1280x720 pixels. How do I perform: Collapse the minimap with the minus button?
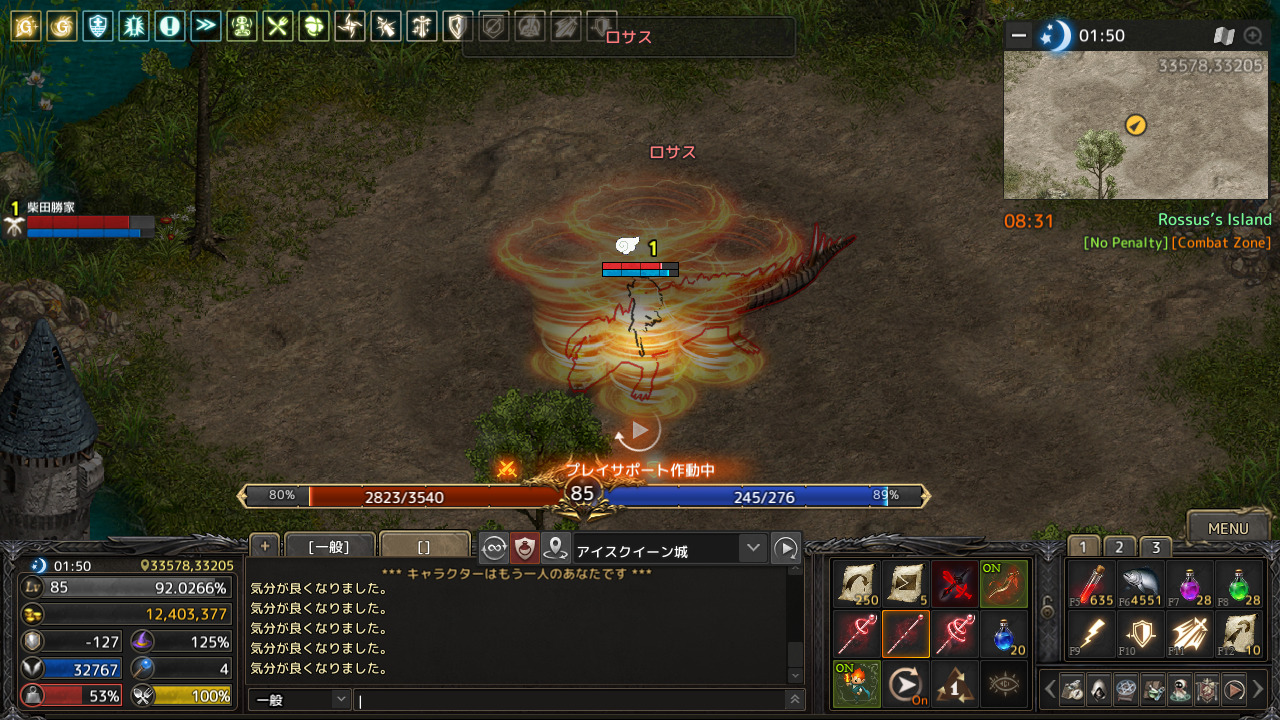[x=1019, y=36]
